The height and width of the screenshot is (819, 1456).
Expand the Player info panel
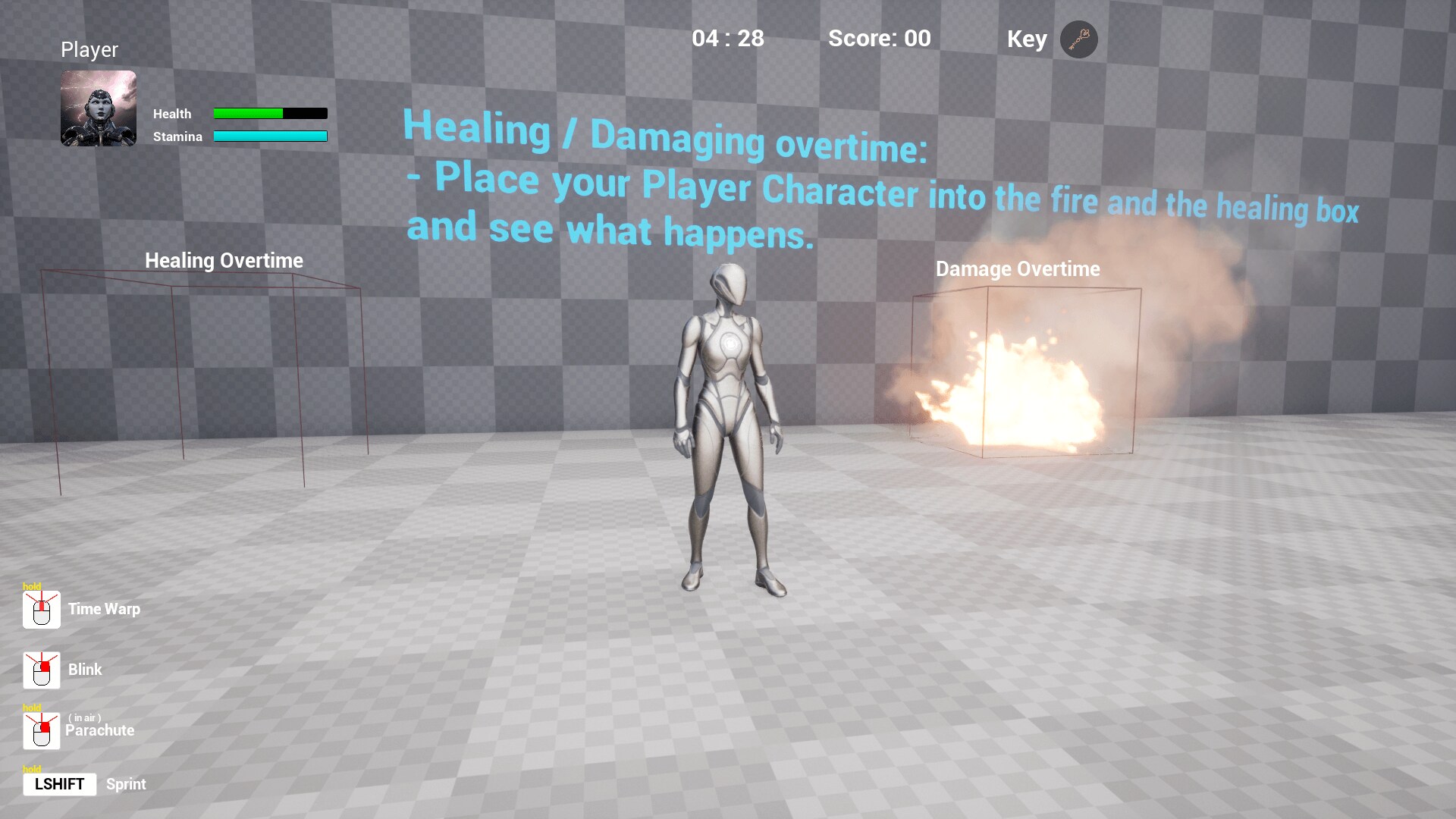point(89,49)
